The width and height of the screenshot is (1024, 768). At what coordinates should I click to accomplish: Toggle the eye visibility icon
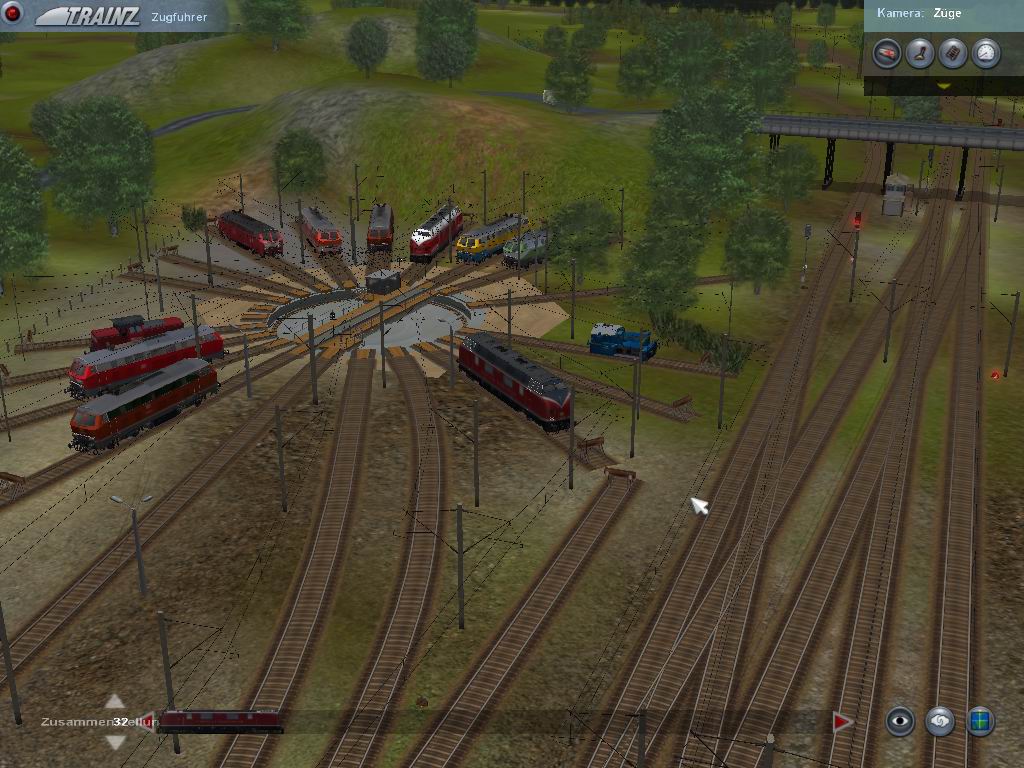[900, 721]
